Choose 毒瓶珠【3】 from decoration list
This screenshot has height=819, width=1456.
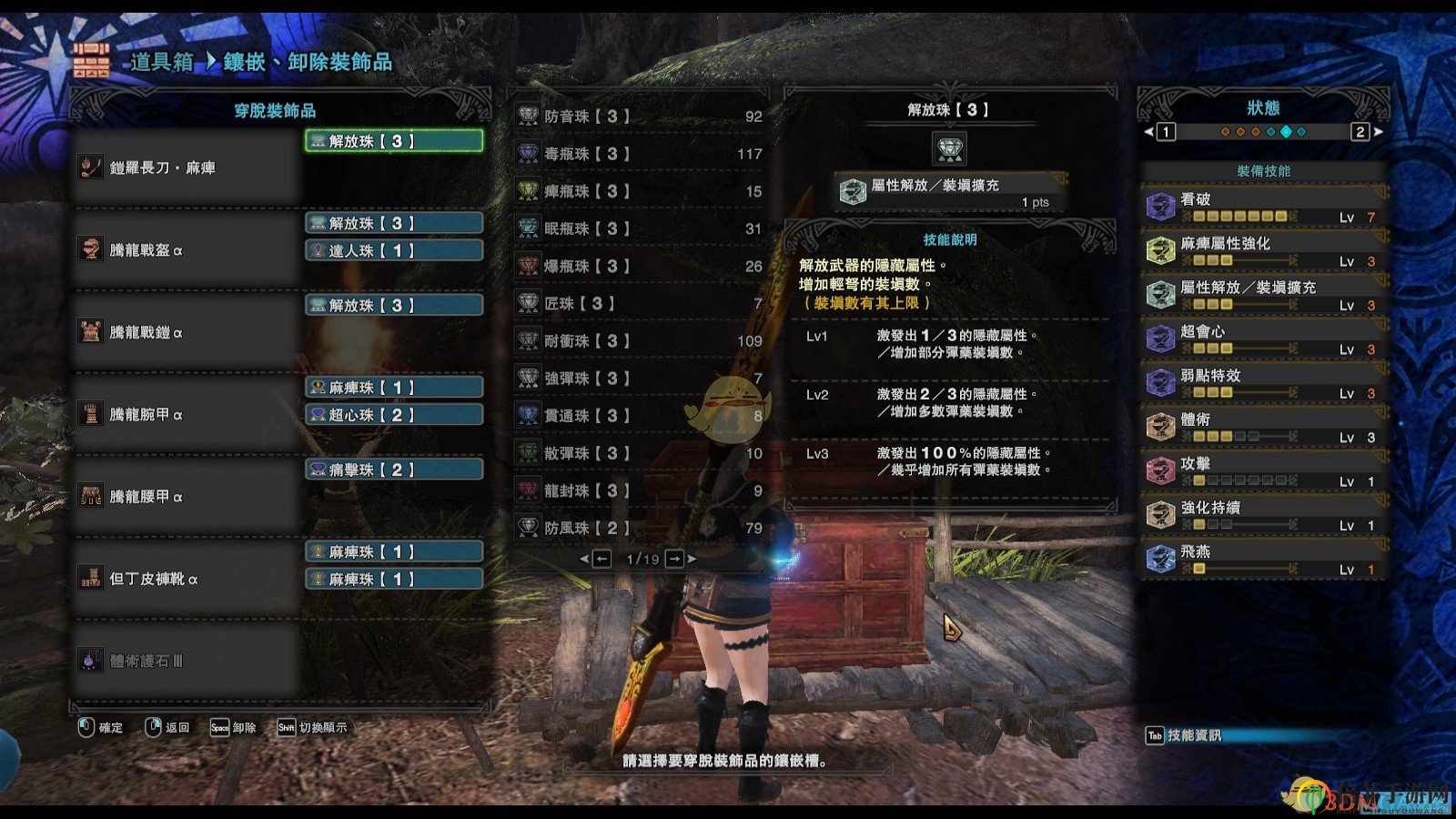639,154
